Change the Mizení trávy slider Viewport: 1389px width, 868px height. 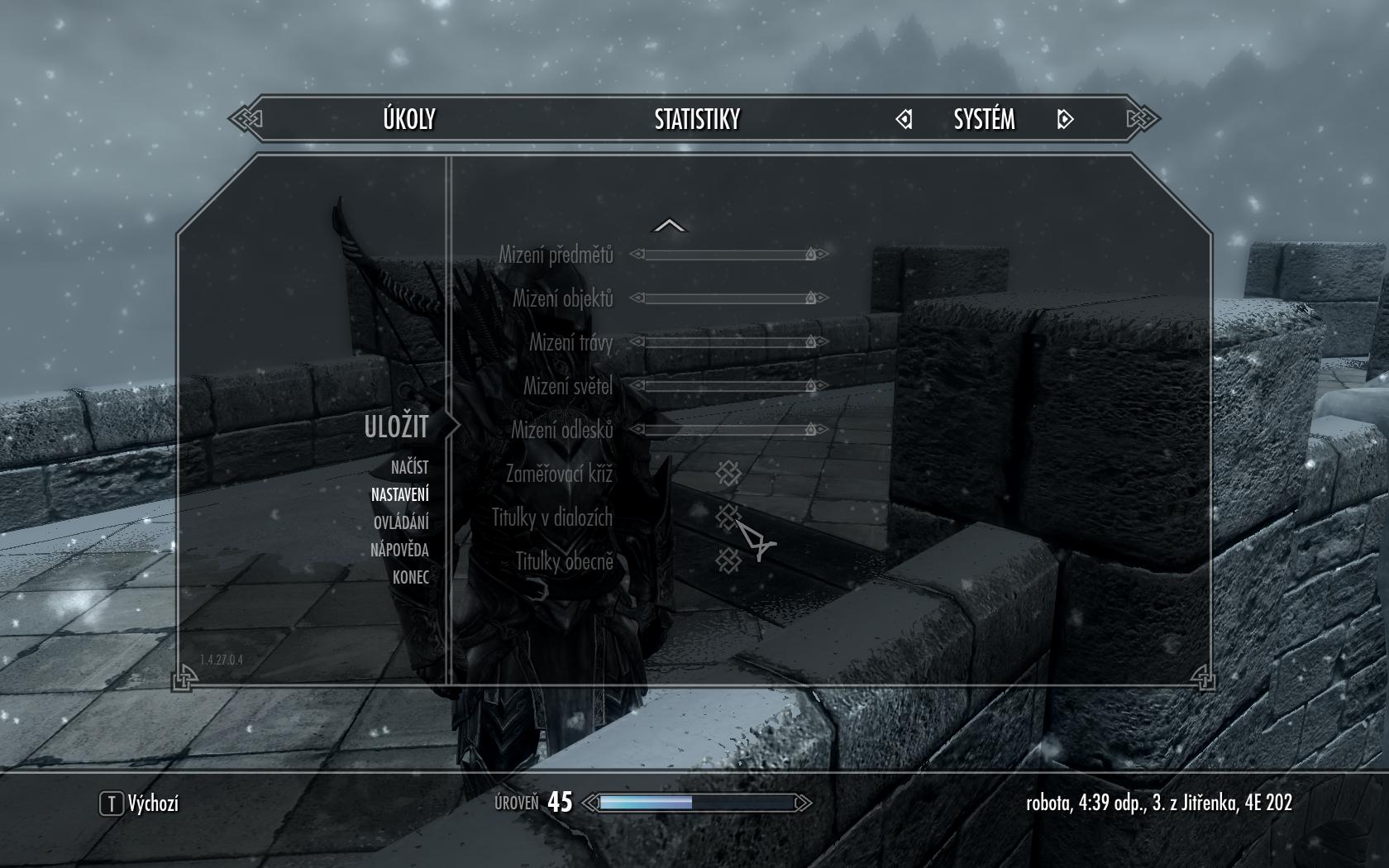[x=728, y=342]
